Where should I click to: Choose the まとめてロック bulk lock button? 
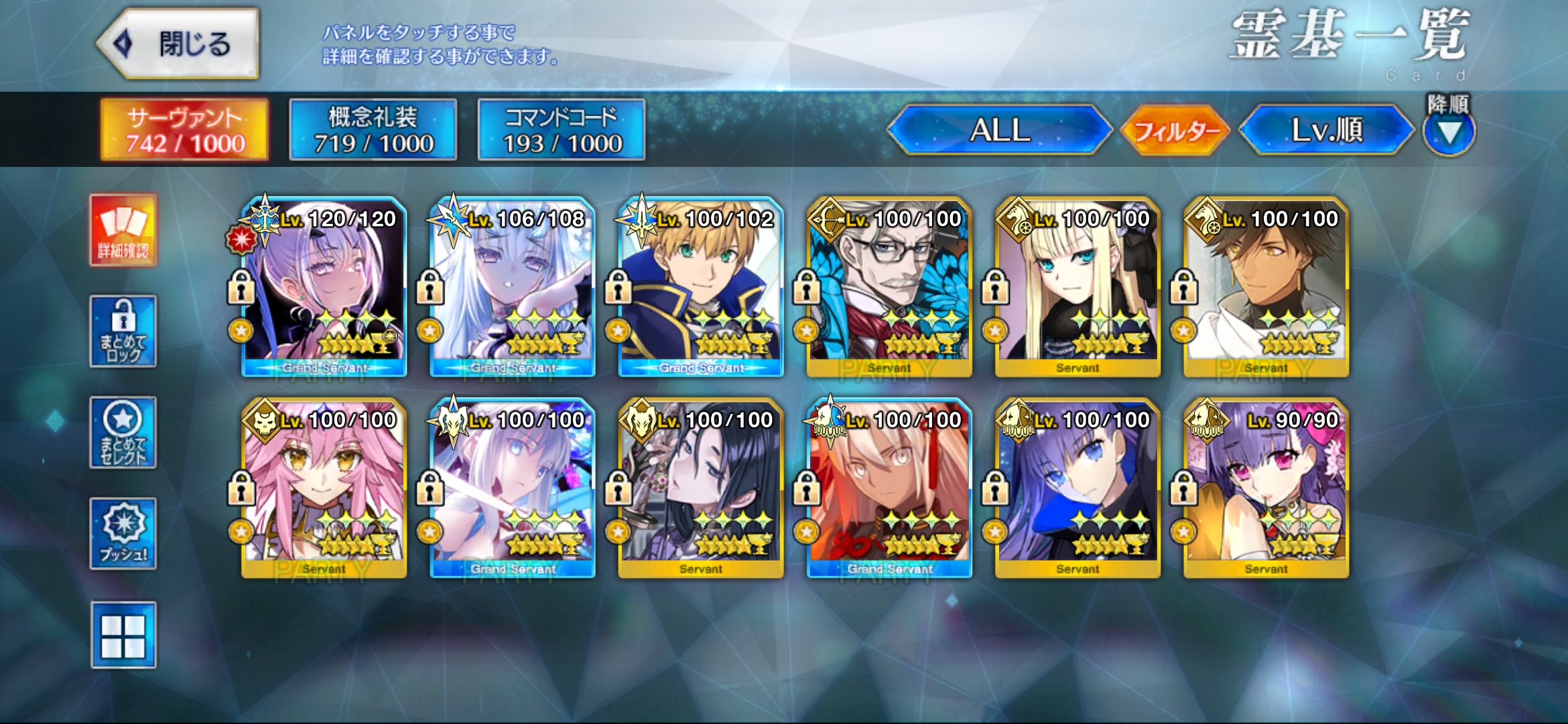pos(123,331)
